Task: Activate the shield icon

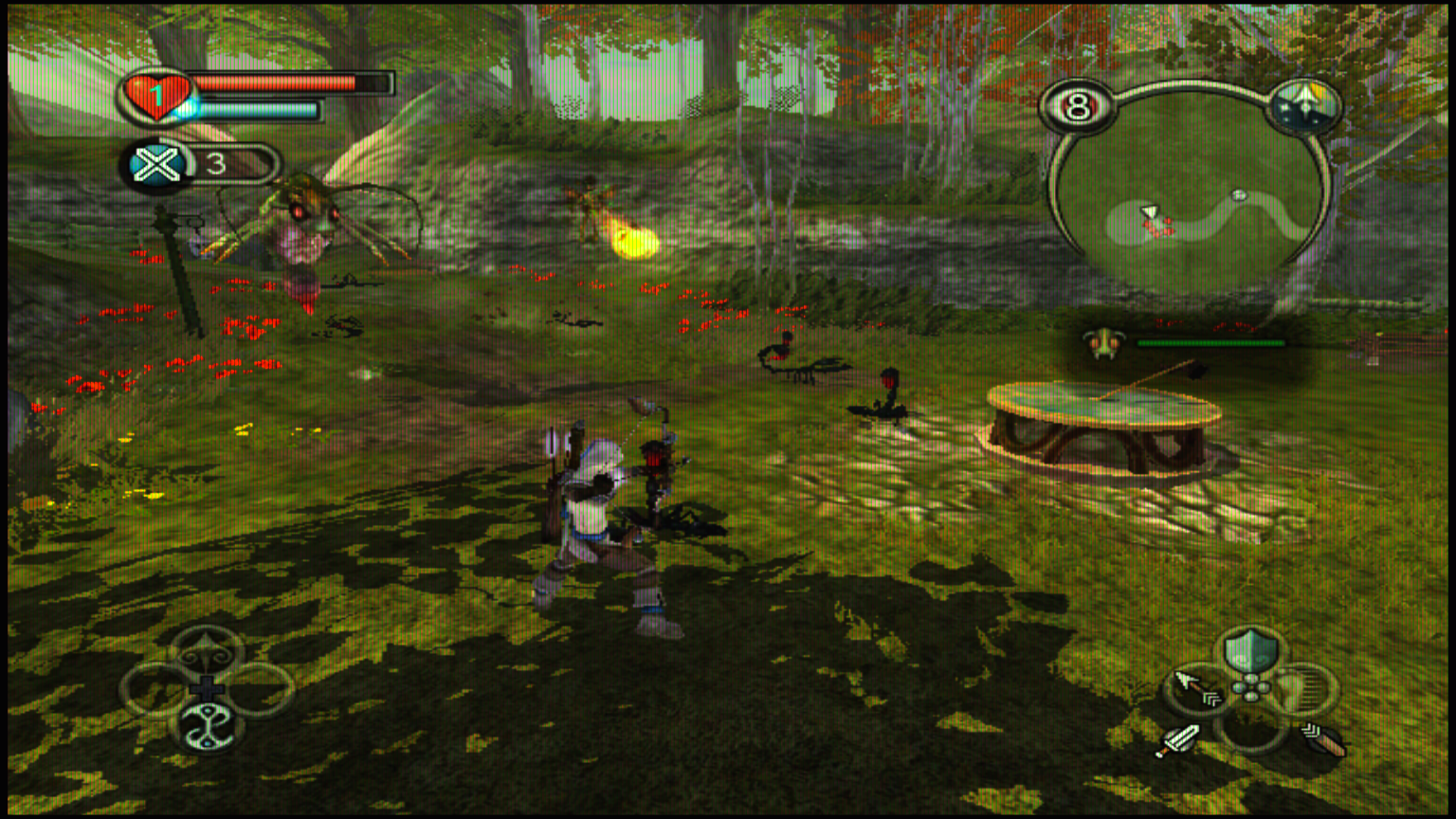Action: [1250, 653]
